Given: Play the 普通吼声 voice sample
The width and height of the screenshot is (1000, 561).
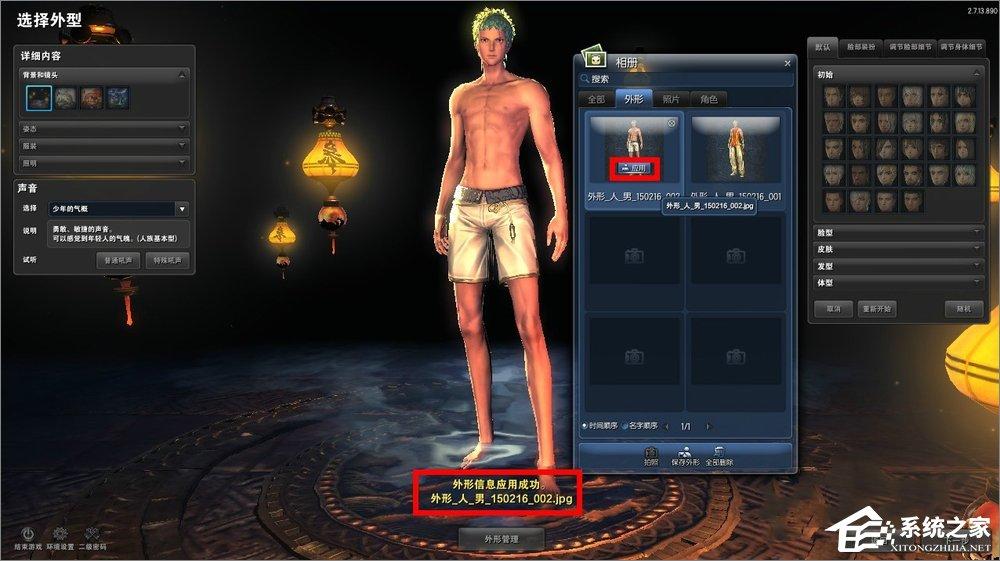Looking at the screenshot, I should point(119,260).
